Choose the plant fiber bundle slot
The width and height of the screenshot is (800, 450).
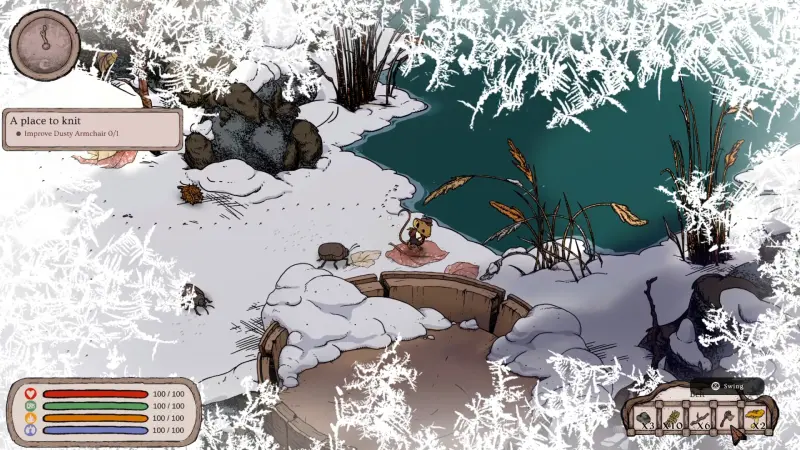pyautogui.click(x=673, y=417)
